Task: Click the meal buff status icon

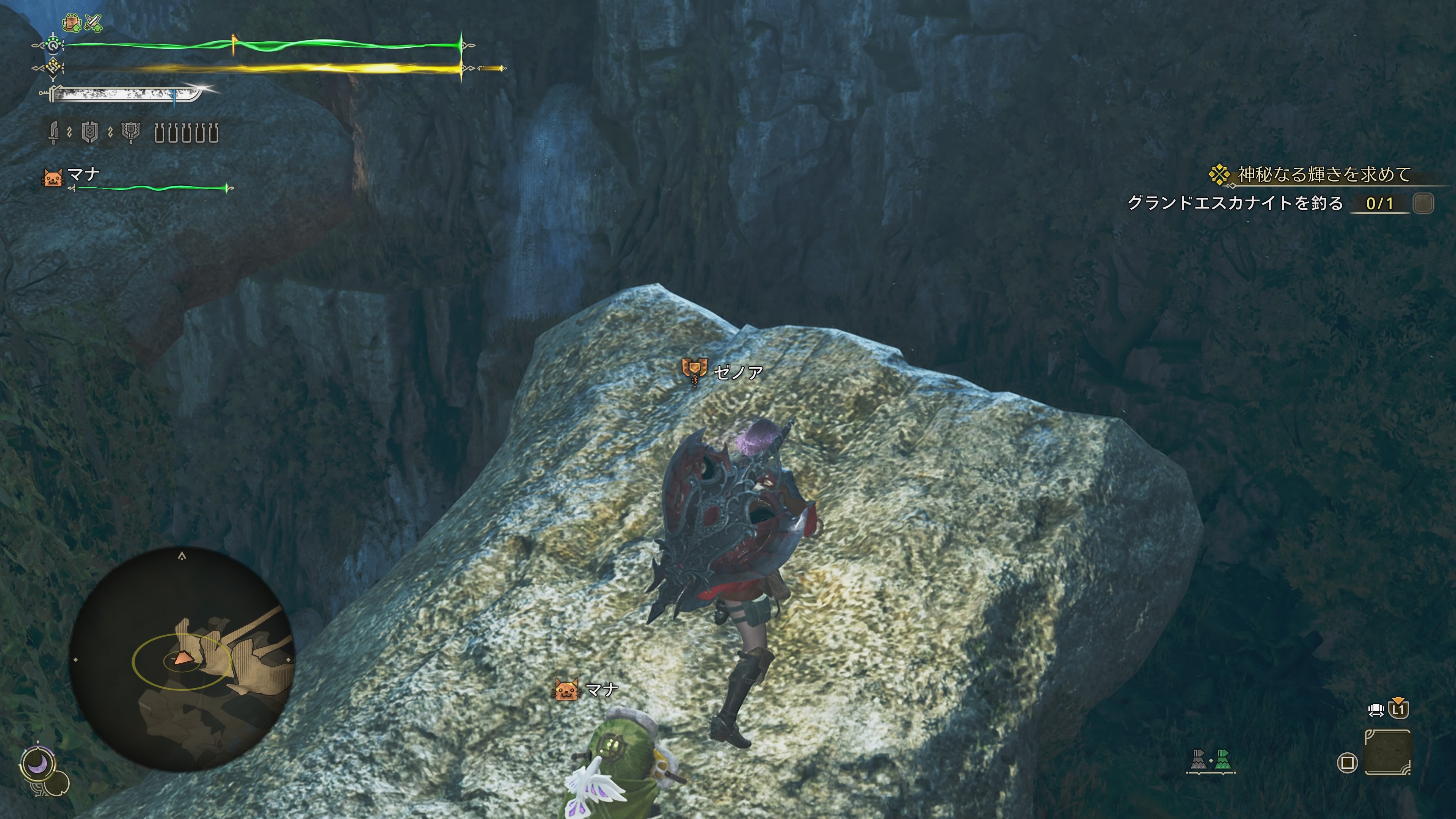Action: pyautogui.click(x=71, y=23)
